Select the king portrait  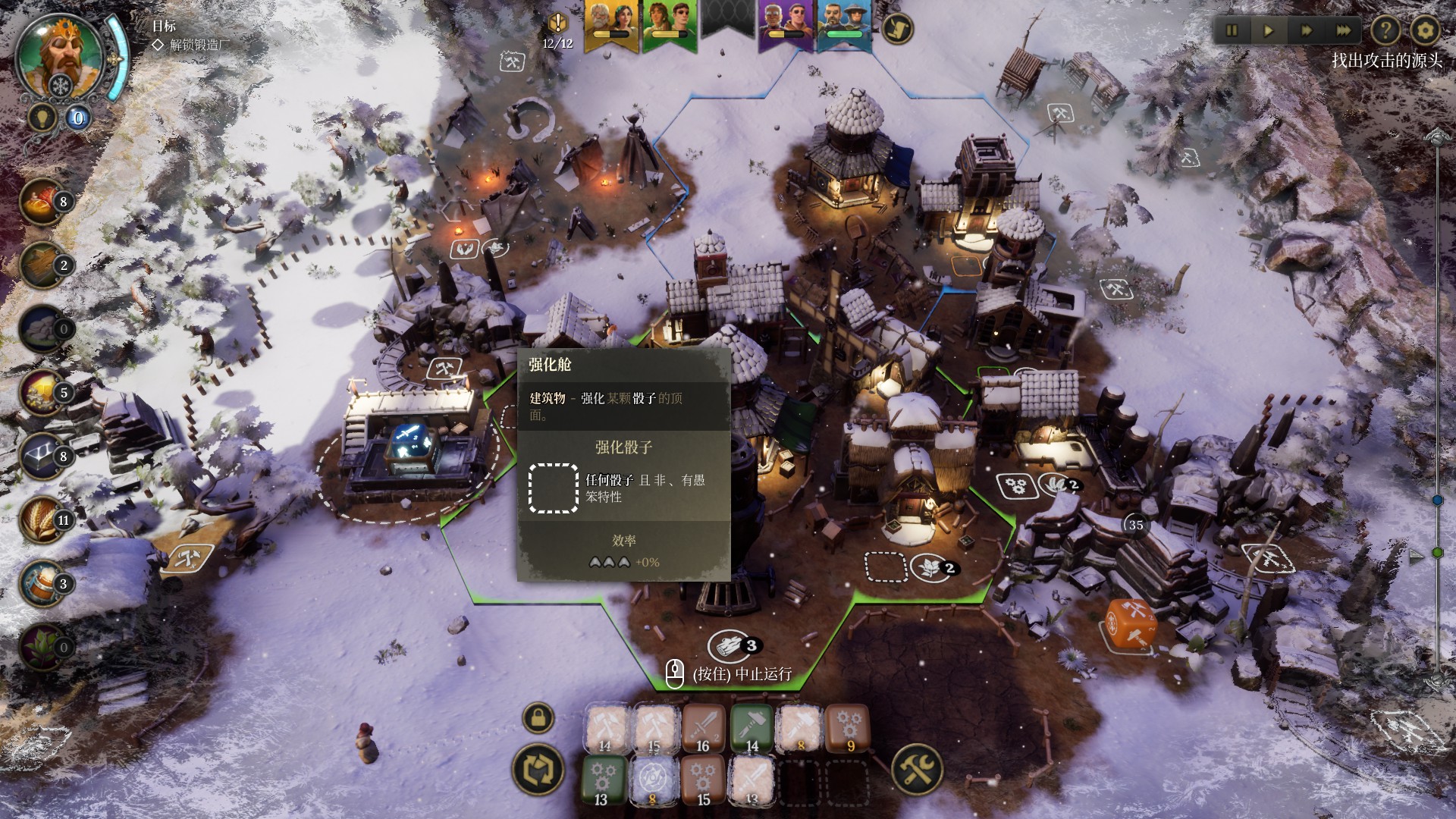tap(59, 55)
